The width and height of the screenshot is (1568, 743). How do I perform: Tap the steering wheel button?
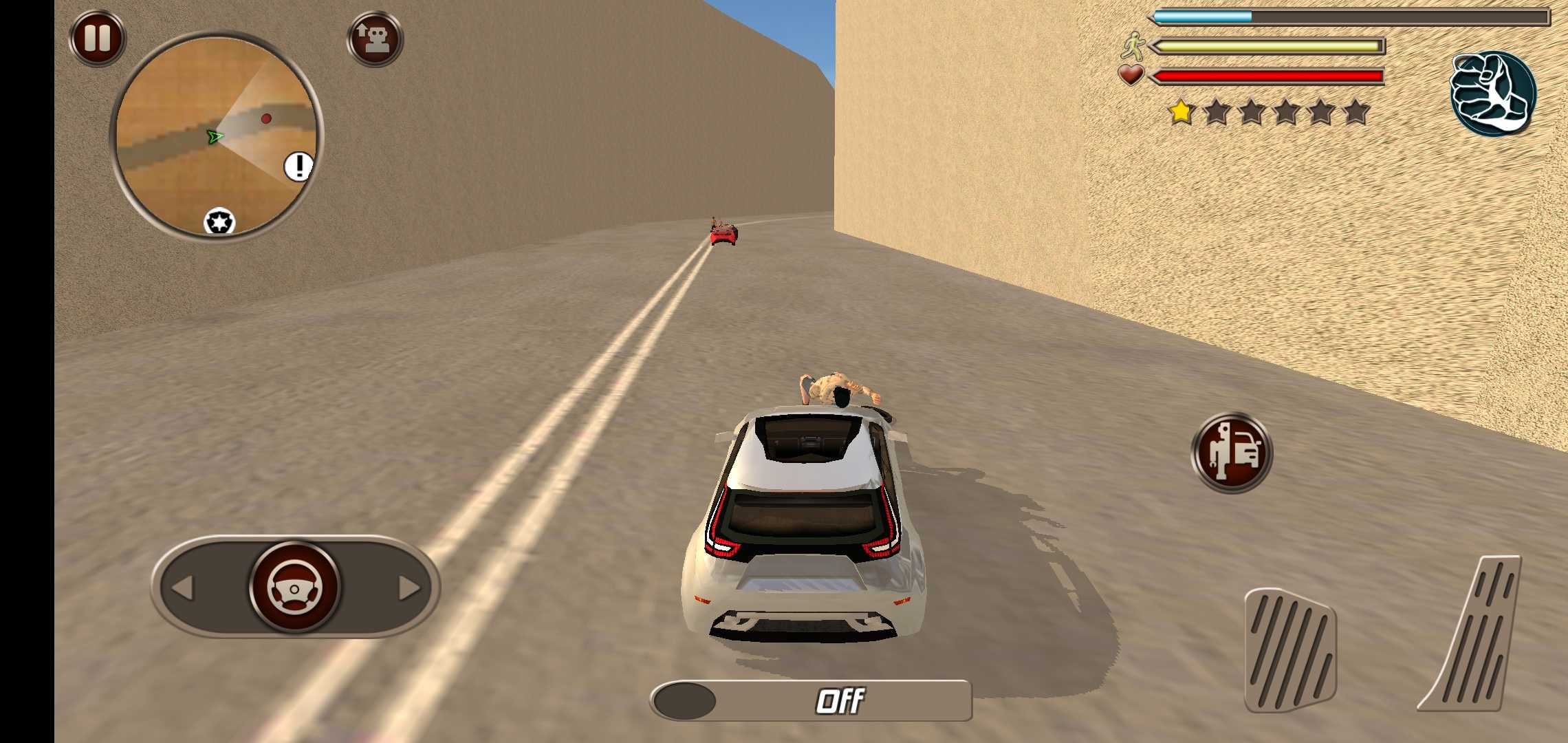295,588
